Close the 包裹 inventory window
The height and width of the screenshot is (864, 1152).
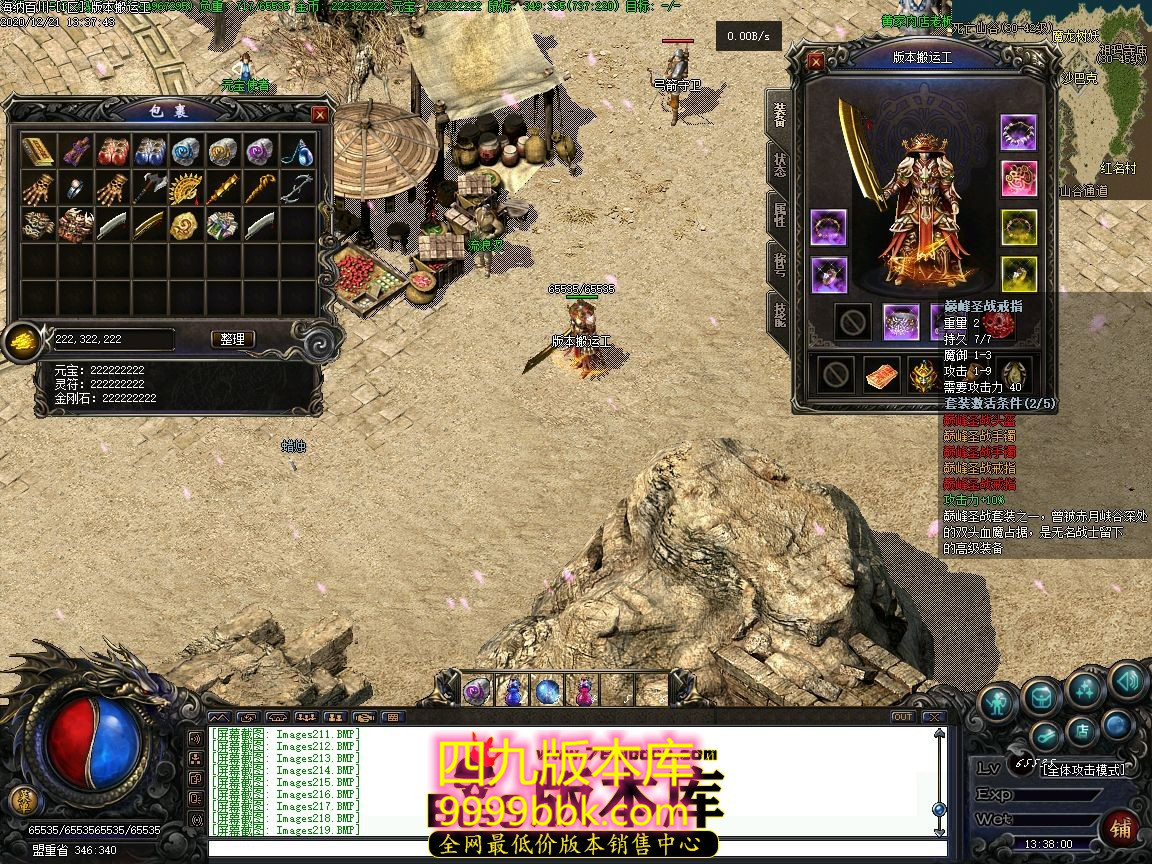320,115
